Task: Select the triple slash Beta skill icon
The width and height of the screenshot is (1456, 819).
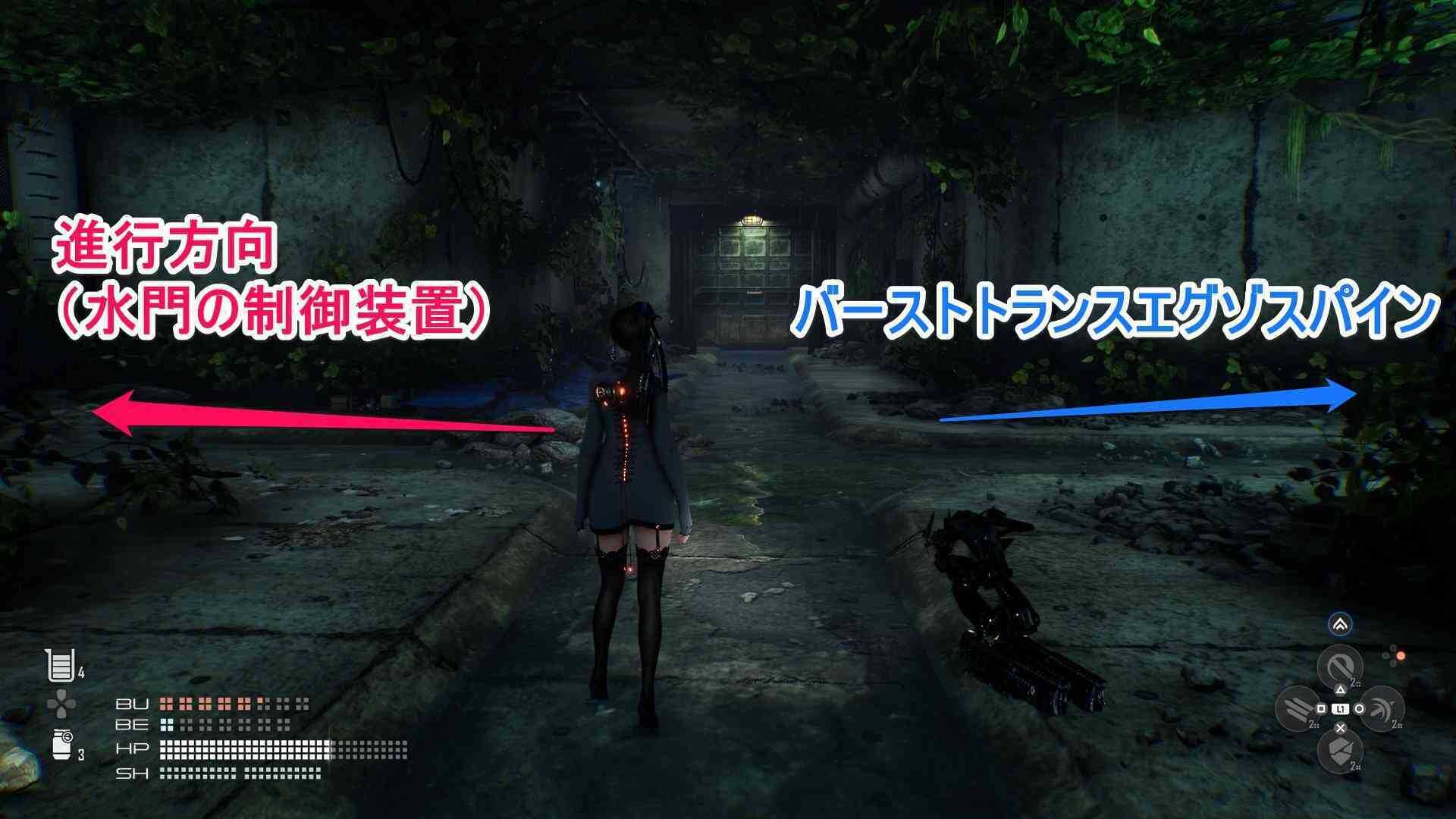Action: click(x=1296, y=708)
